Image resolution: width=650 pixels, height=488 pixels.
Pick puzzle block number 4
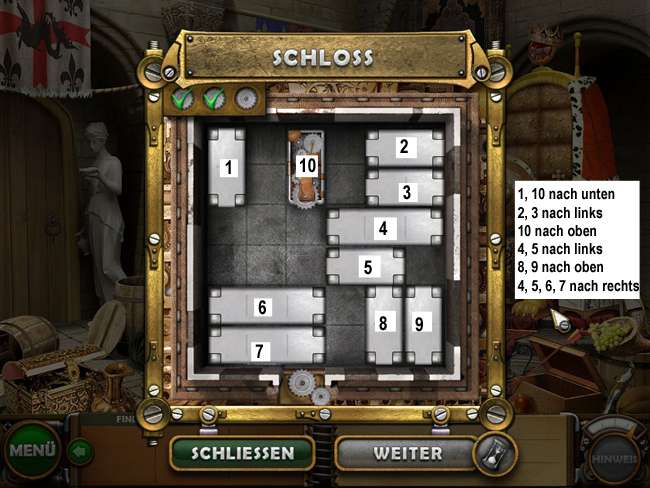coord(384,228)
